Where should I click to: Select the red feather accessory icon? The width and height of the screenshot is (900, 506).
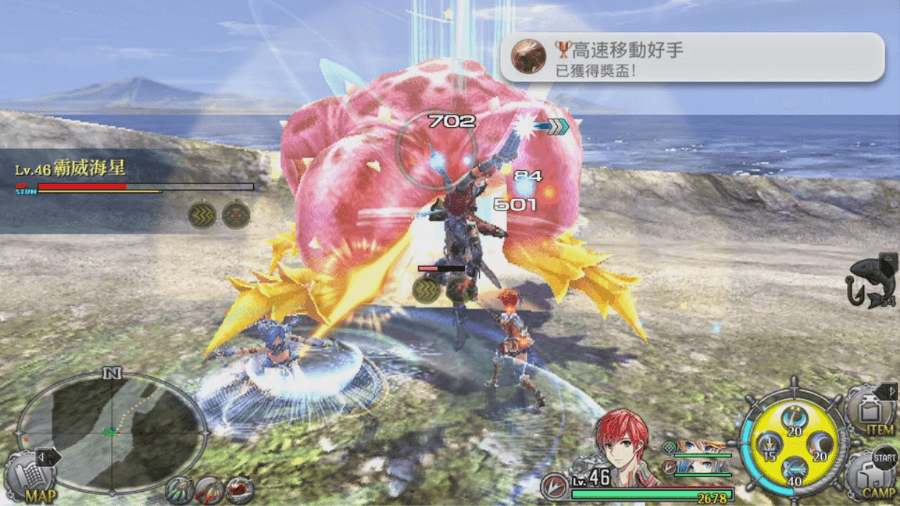click(209, 488)
